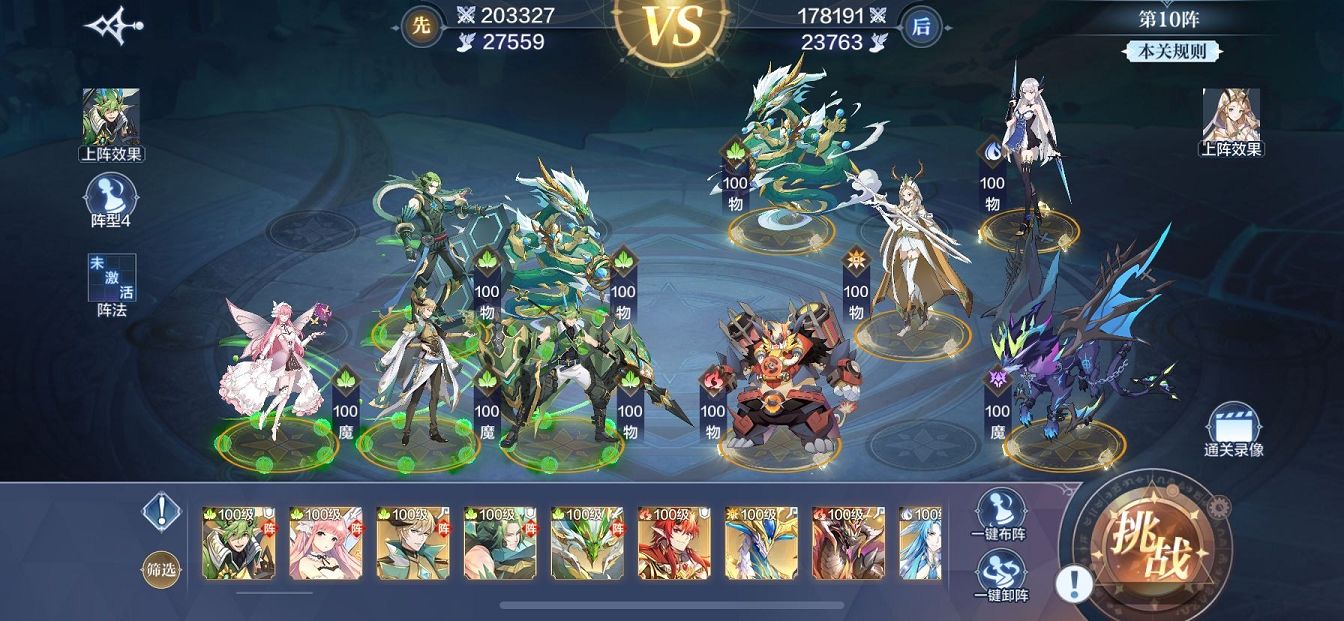This screenshot has height=621, width=1344.
Task: Watch the 通关录像 clear replay
Action: (1233, 430)
